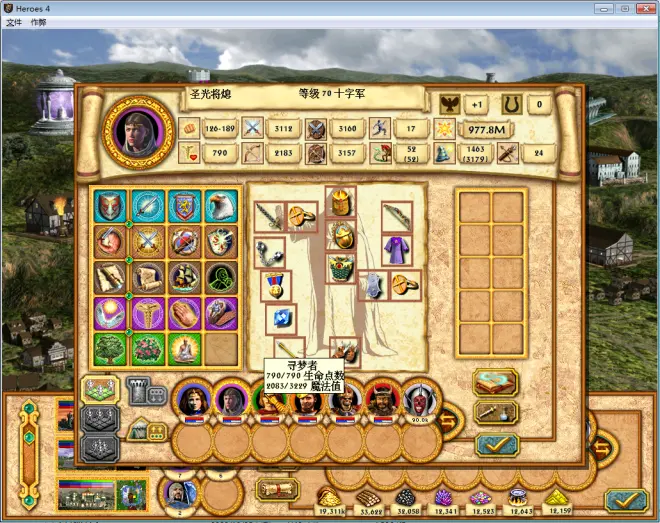Open the 文件 menu

coord(14,21)
